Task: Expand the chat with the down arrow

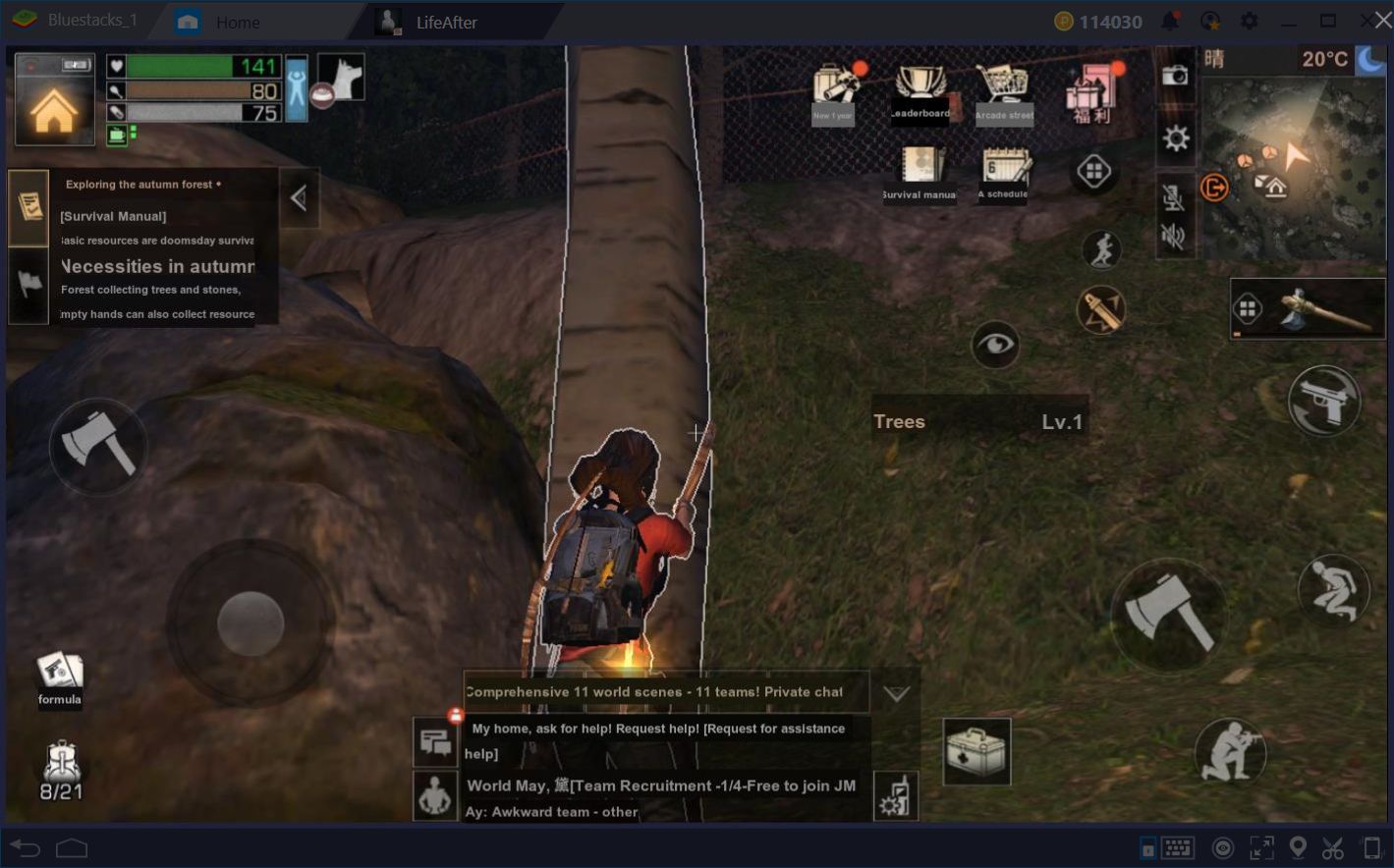Action: pos(896,693)
